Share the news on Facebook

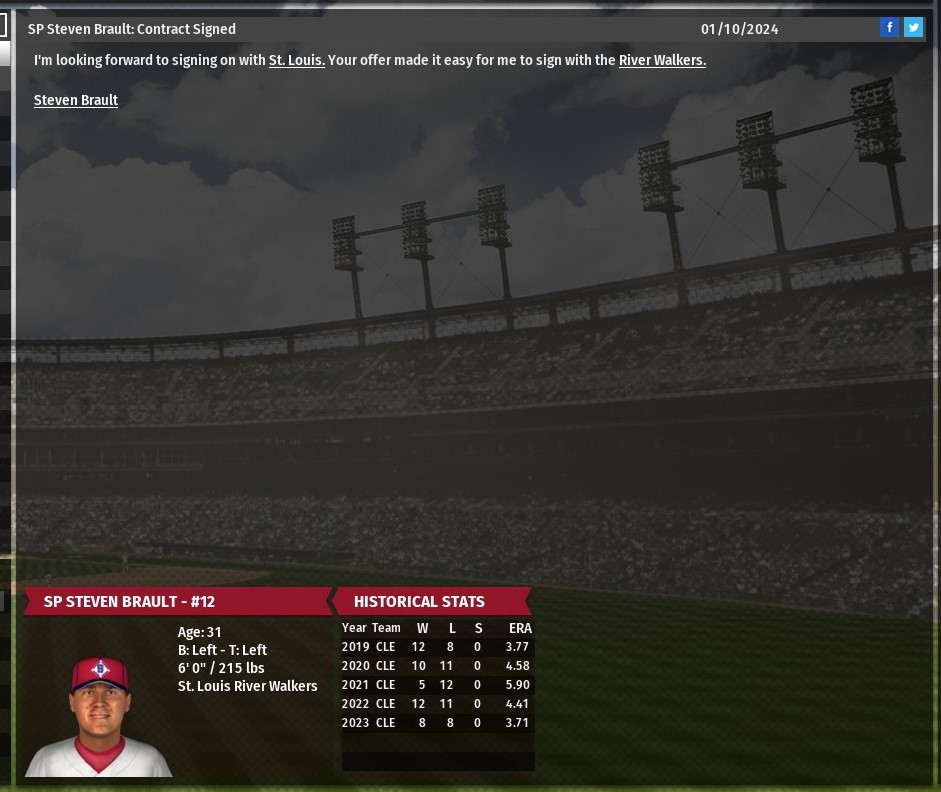click(x=889, y=28)
